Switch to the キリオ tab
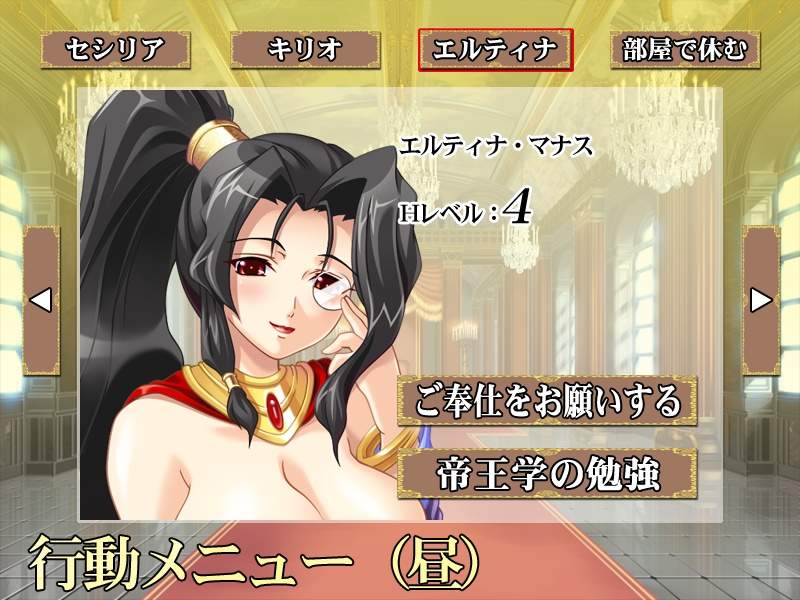This screenshot has height=600, width=800. click(x=304, y=49)
